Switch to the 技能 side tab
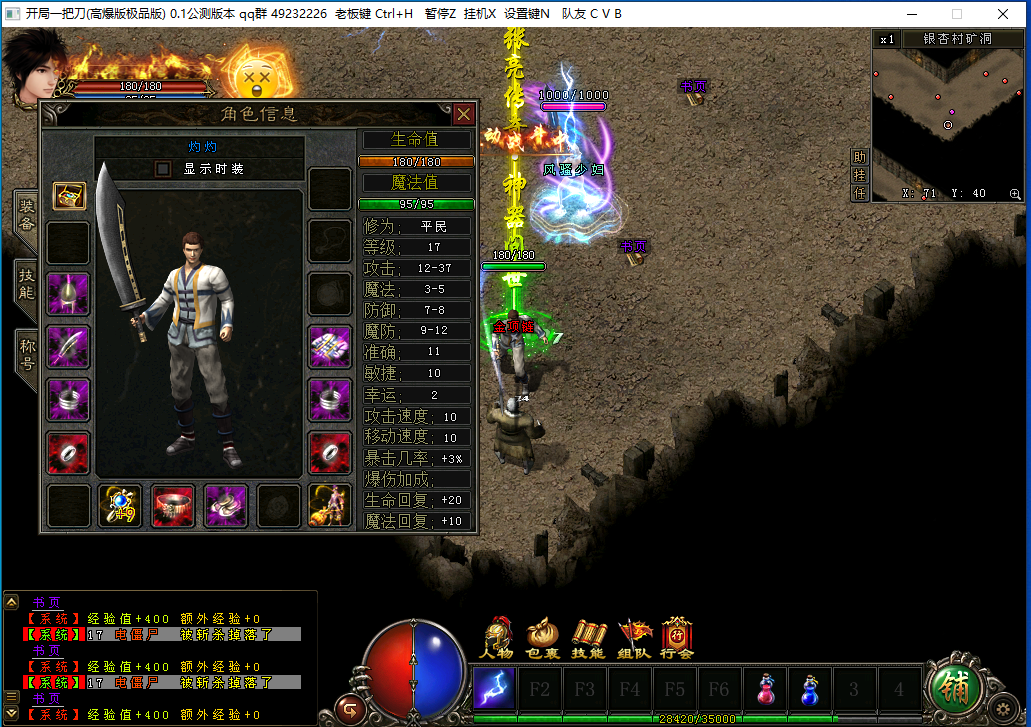1031x727 pixels. click(x=27, y=284)
